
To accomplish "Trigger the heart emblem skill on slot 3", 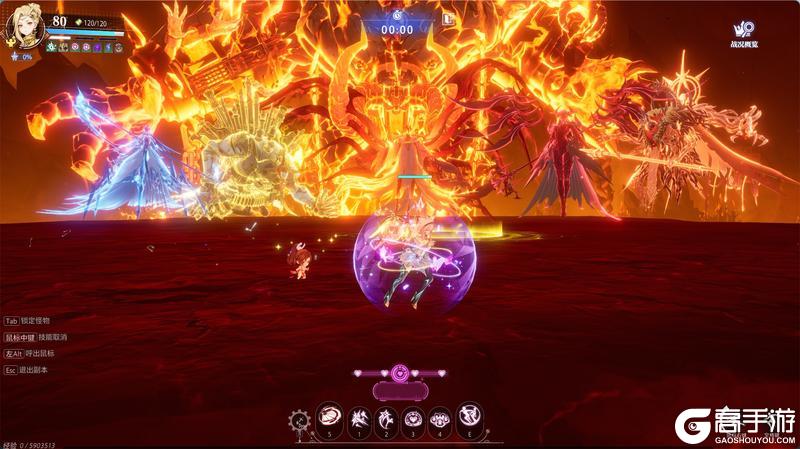I will [x=413, y=417].
